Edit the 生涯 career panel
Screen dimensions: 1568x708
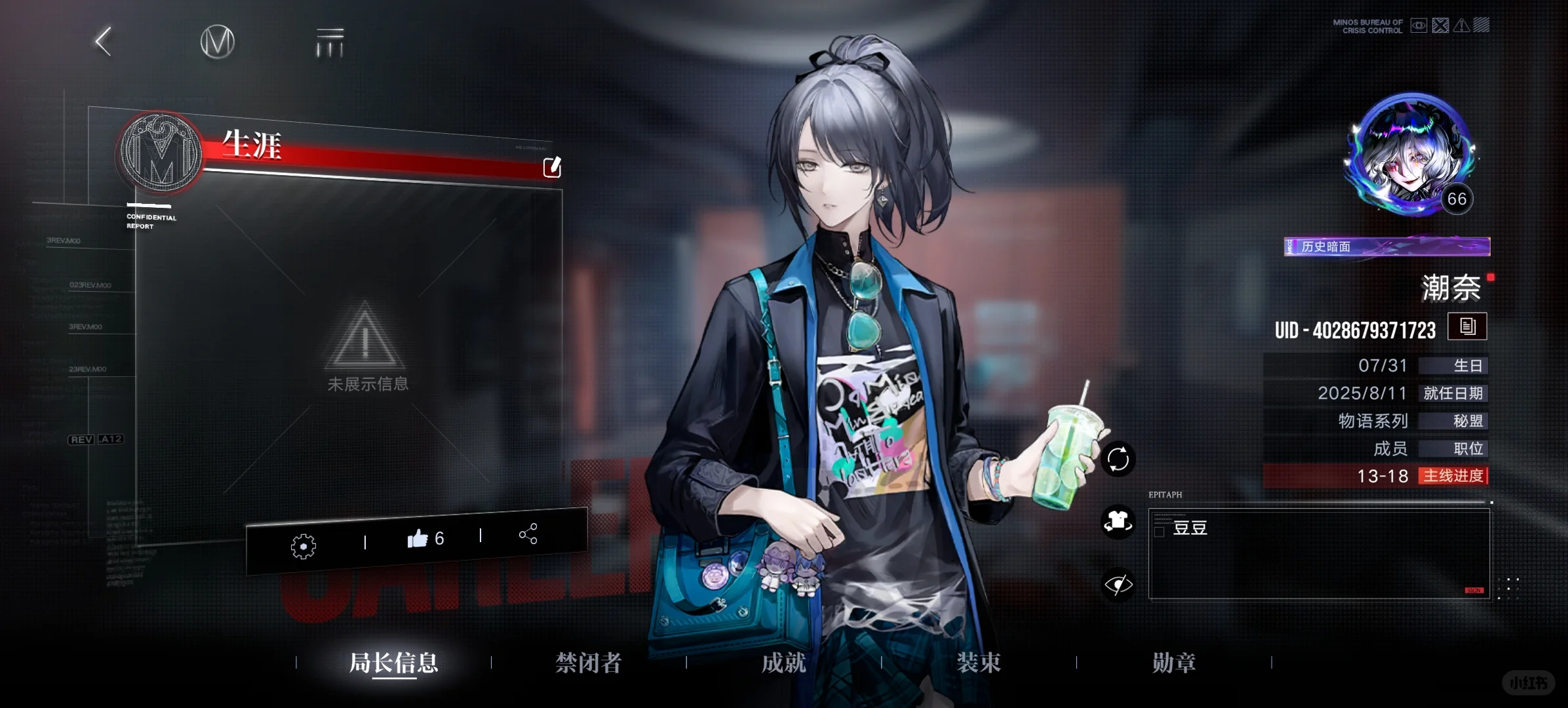point(552,167)
